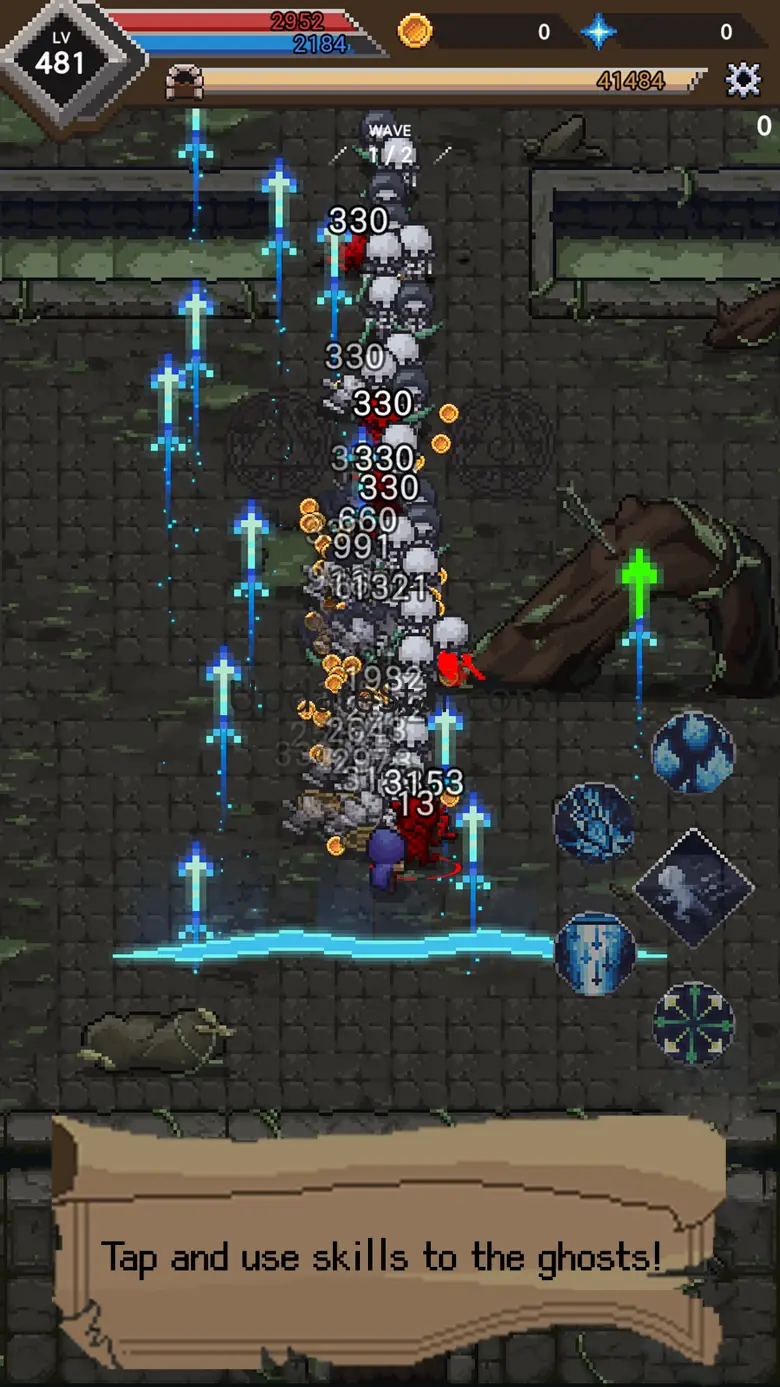
Task: Activate the green radial arrows skill
Action: point(694,1022)
